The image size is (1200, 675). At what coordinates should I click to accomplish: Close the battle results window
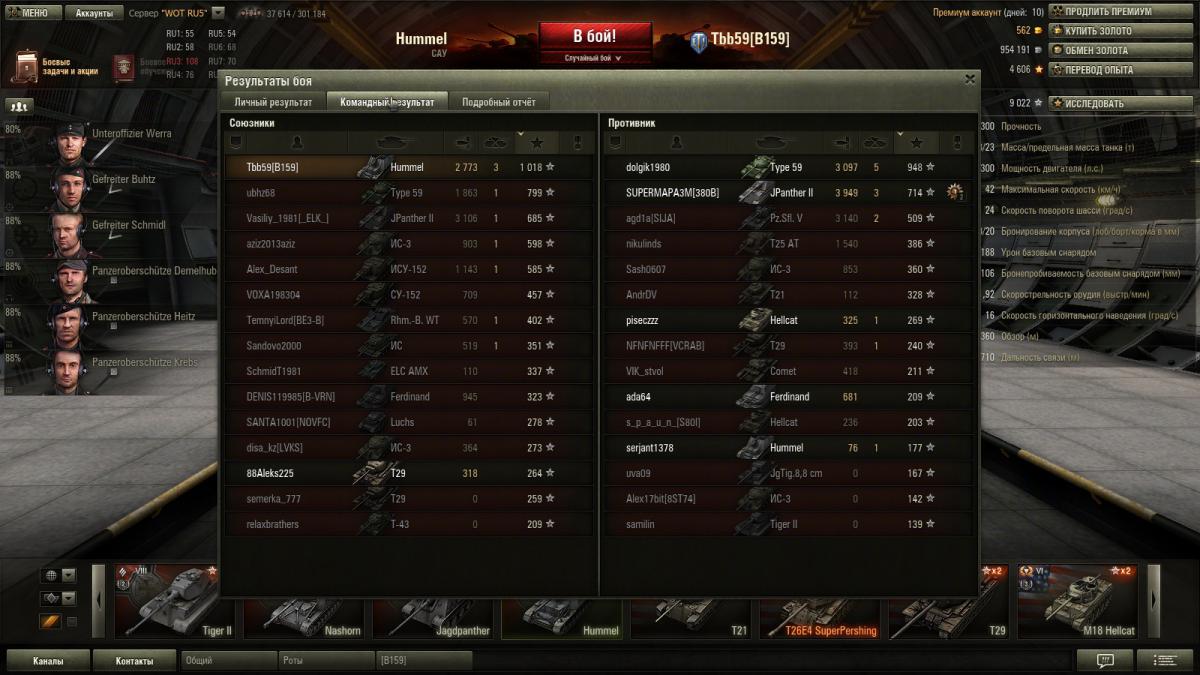click(x=969, y=79)
